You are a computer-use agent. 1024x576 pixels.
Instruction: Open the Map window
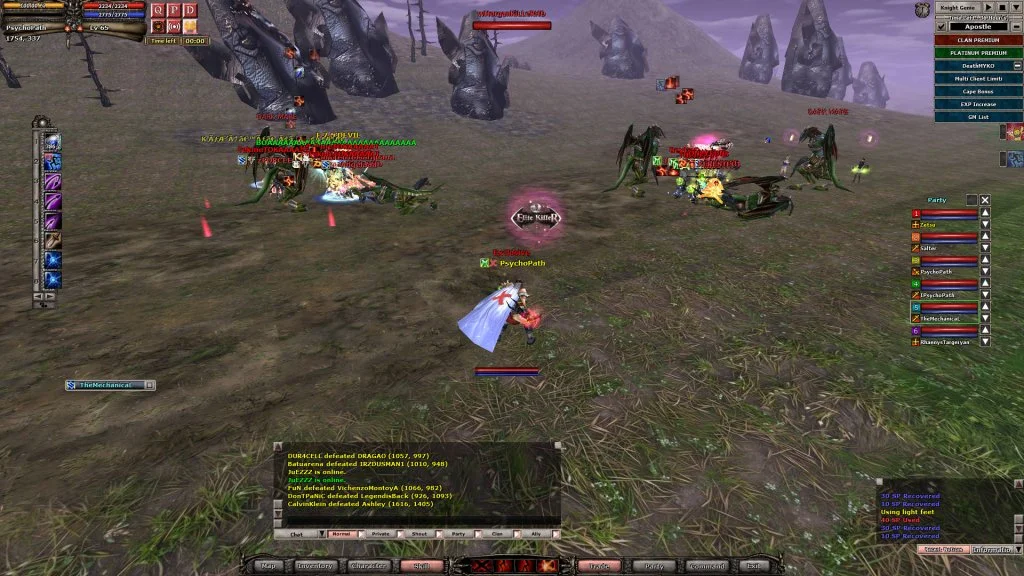pyautogui.click(x=268, y=566)
